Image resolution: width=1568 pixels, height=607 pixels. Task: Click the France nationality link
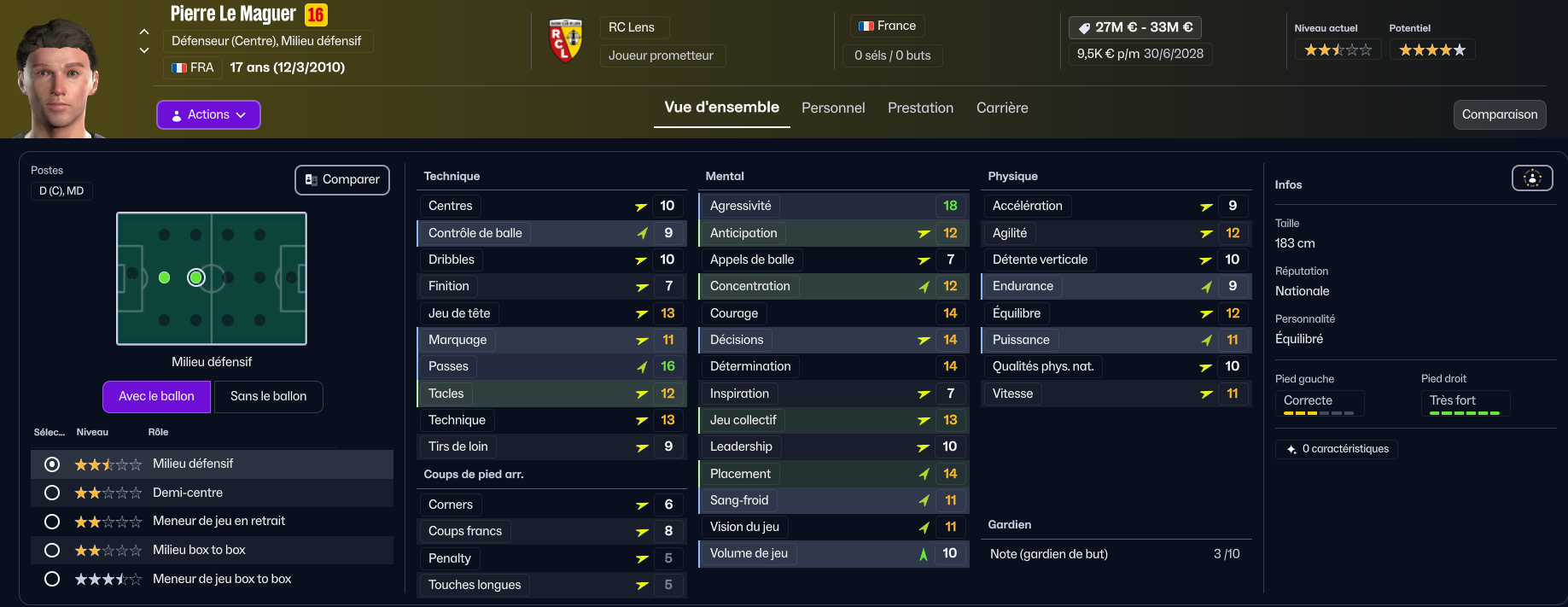tap(888, 26)
